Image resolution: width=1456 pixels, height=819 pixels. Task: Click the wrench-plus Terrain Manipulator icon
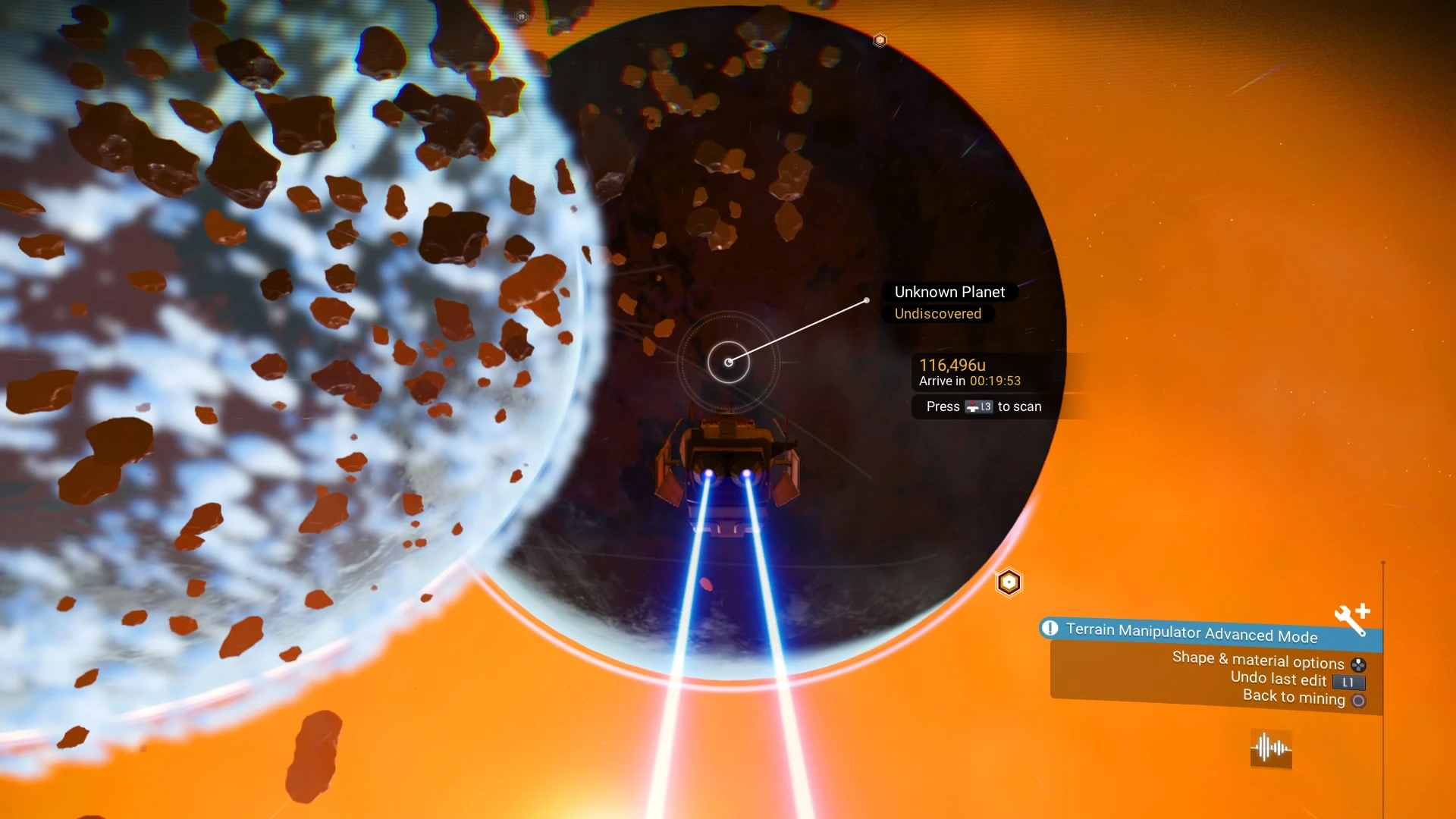pyautogui.click(x=1351, y=618)
